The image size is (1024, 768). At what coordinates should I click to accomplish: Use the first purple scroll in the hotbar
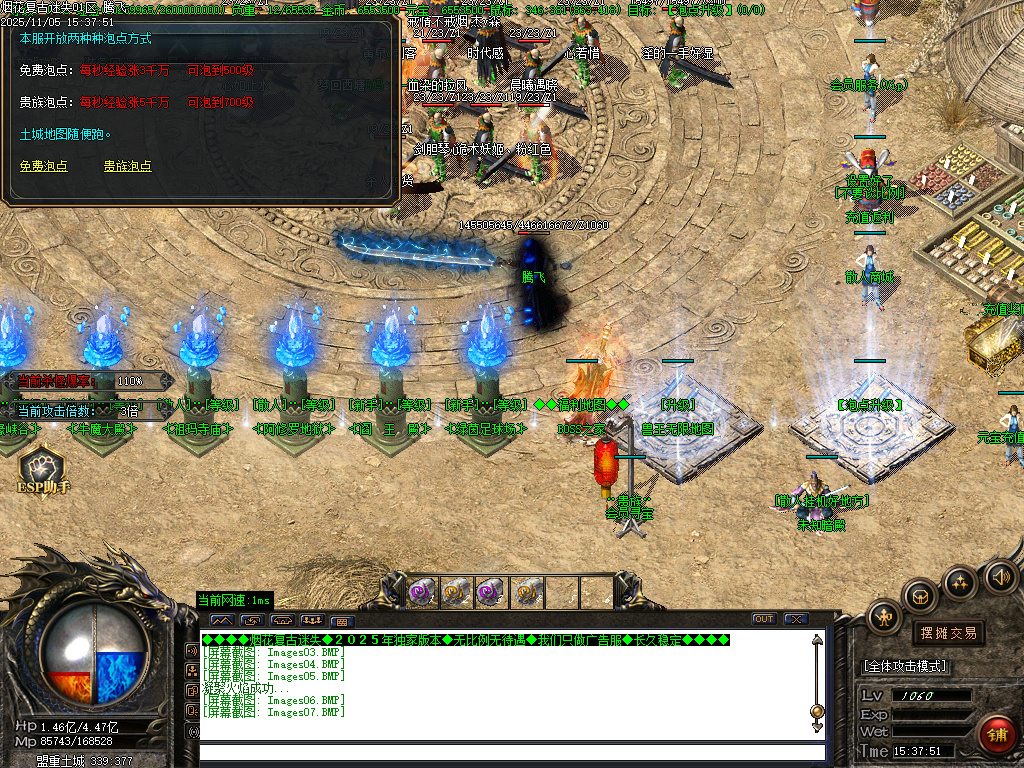tap(423, 593)
